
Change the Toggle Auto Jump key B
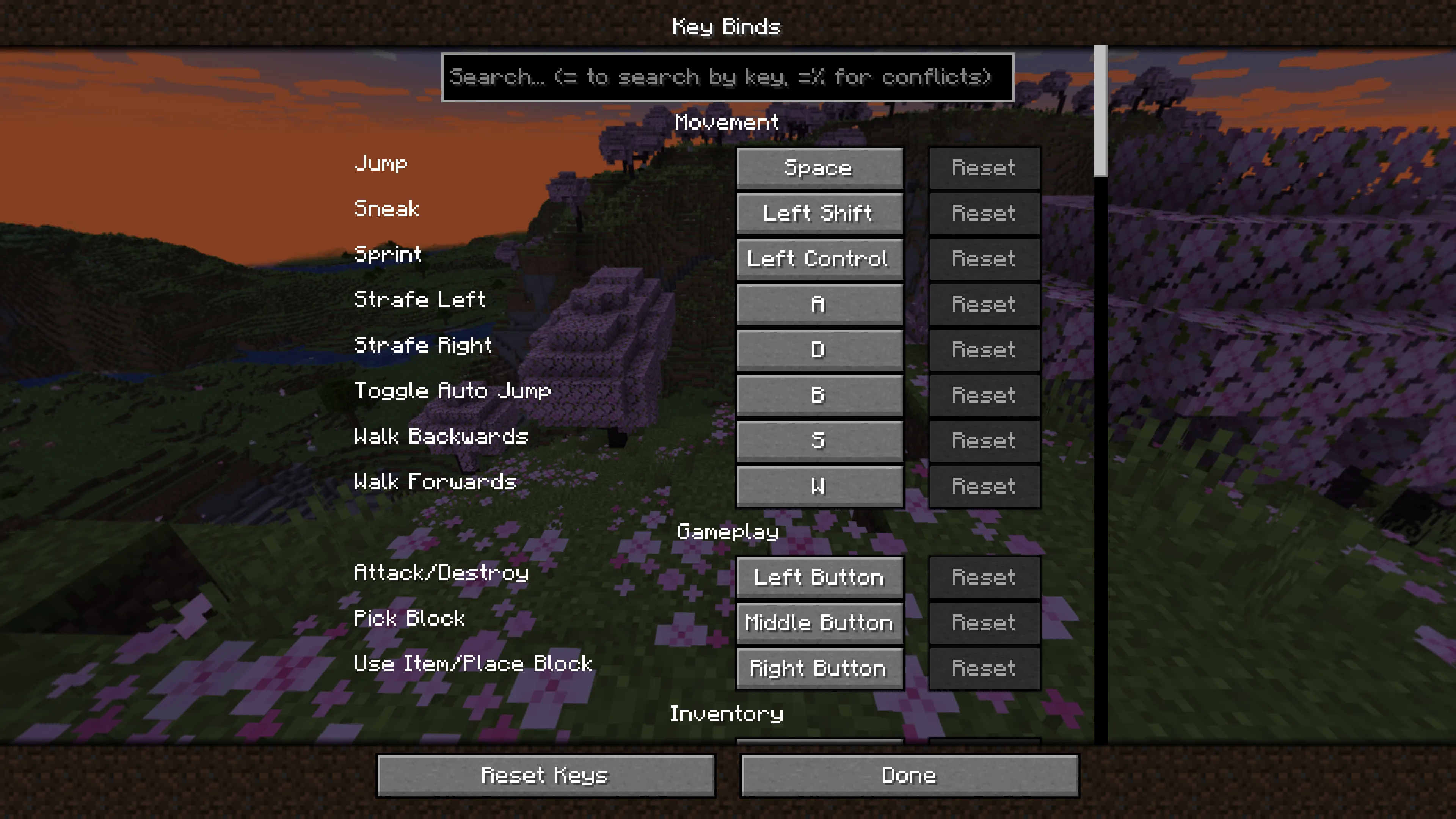819,395
